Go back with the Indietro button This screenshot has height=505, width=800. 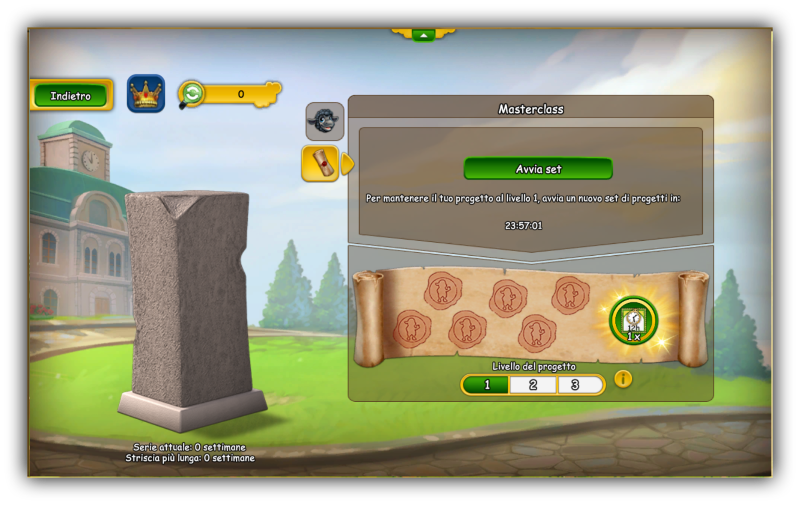[71, 96]
